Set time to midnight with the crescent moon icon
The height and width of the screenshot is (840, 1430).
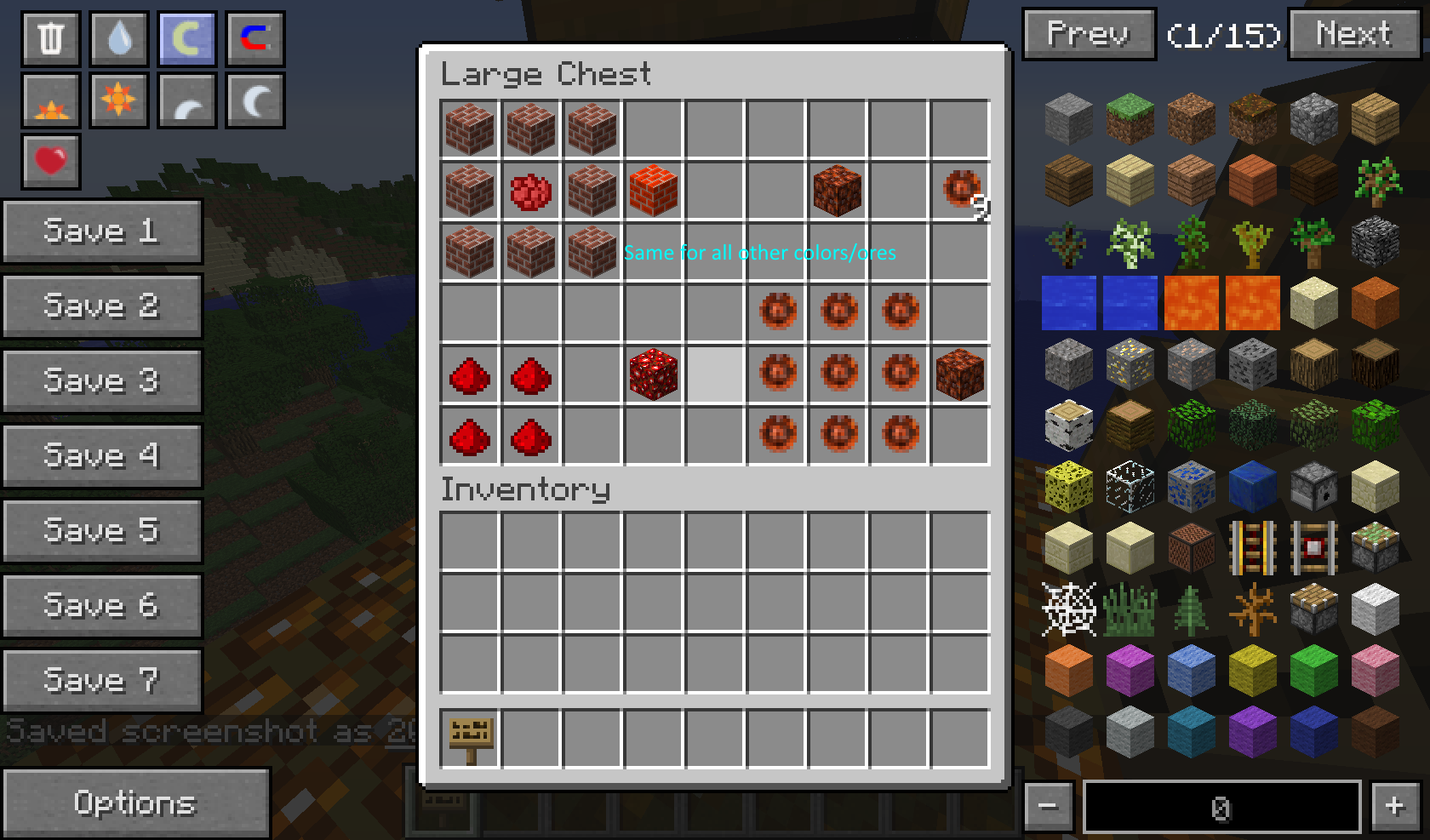pos(255,100)
